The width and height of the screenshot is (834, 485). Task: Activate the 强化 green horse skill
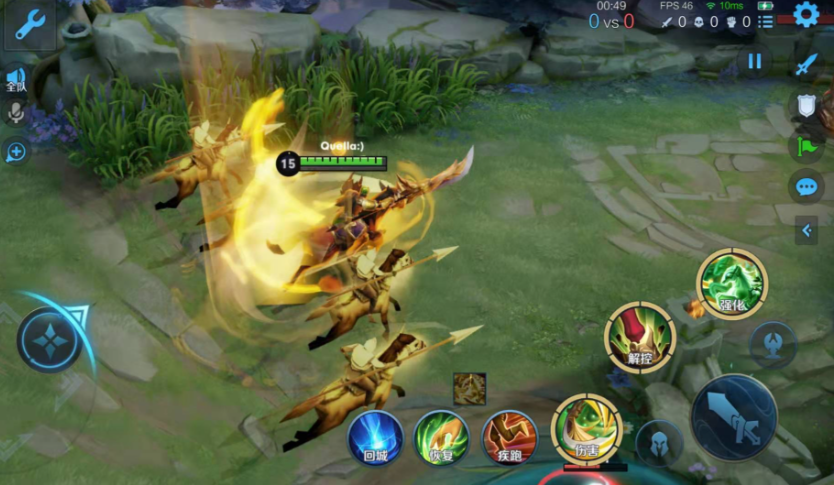732,284
